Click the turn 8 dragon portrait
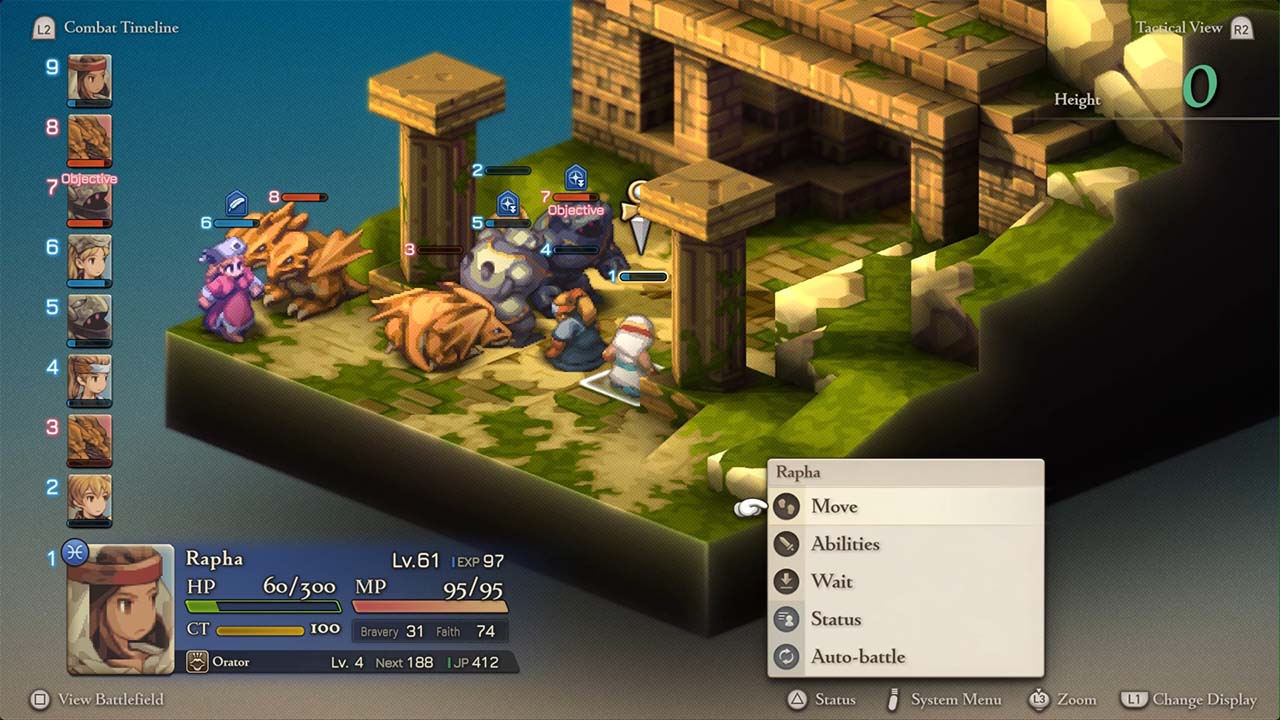The height and width of the screenshot is (720, 1280). 89,138
